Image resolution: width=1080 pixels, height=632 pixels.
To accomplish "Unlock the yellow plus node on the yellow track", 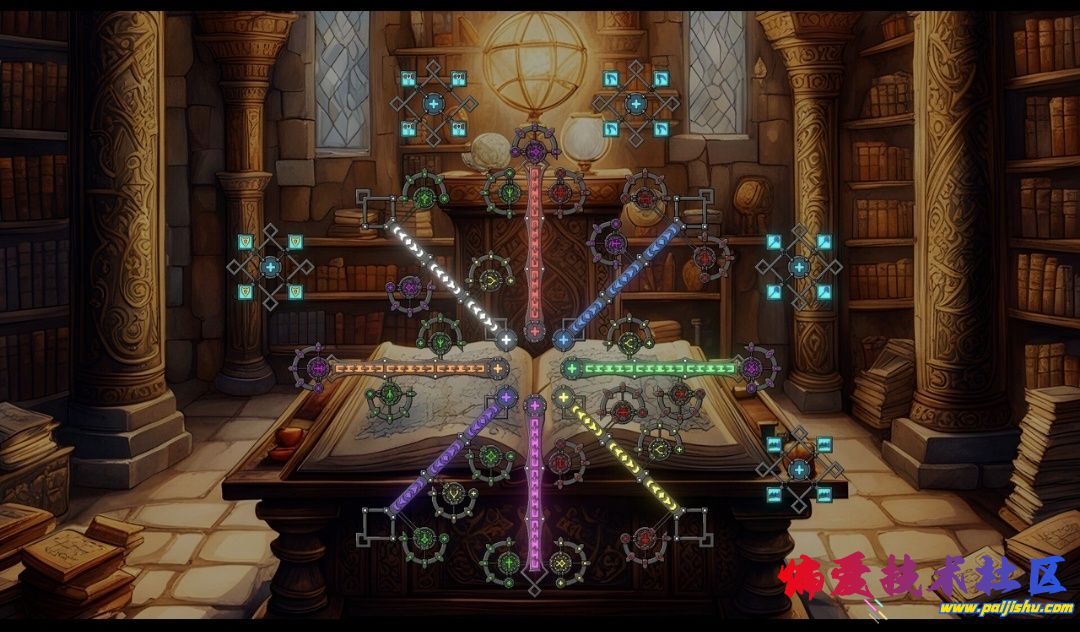I will (x=563, y=398).
